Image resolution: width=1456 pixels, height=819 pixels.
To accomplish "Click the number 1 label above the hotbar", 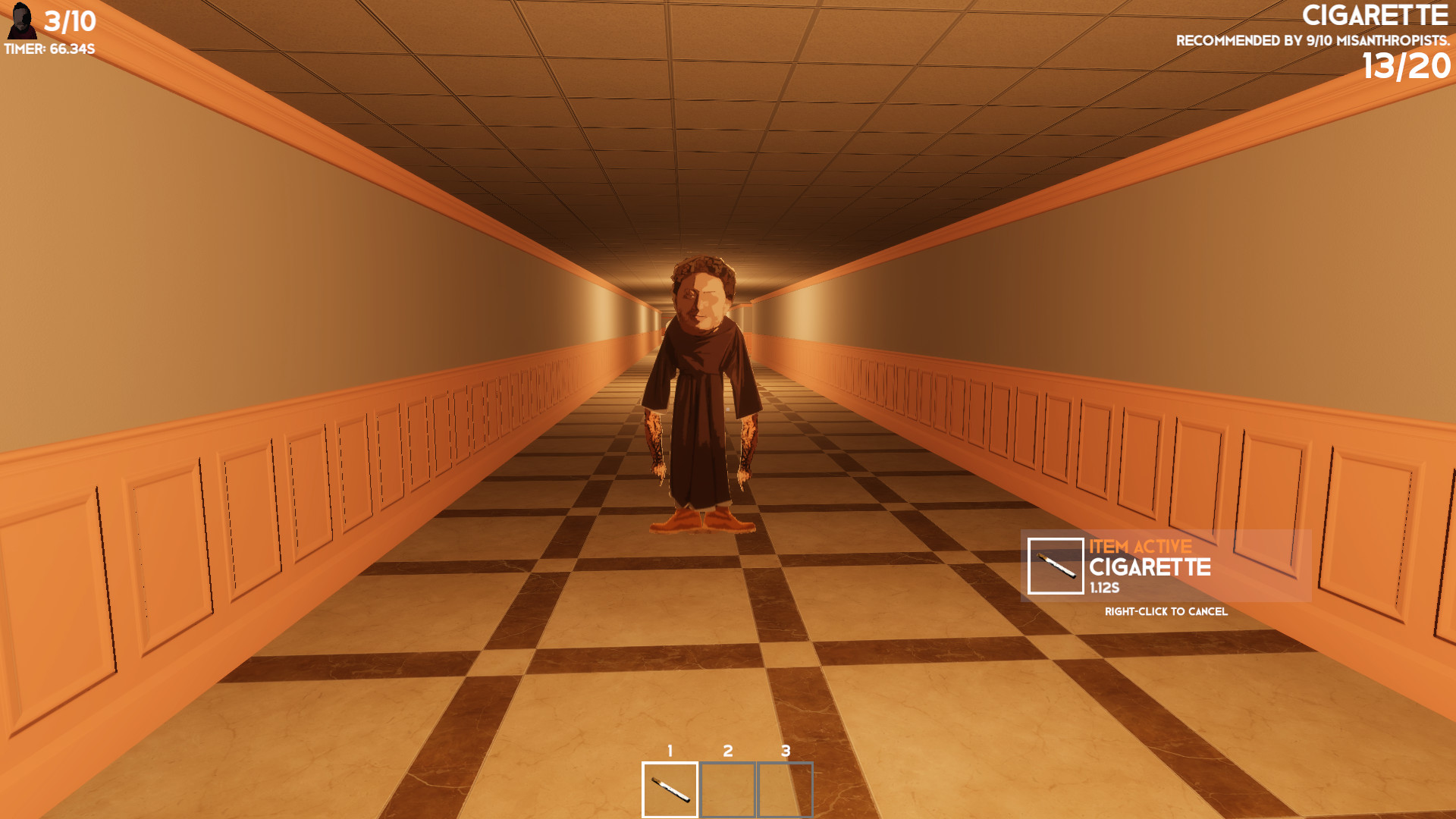I will coord(670,750).
